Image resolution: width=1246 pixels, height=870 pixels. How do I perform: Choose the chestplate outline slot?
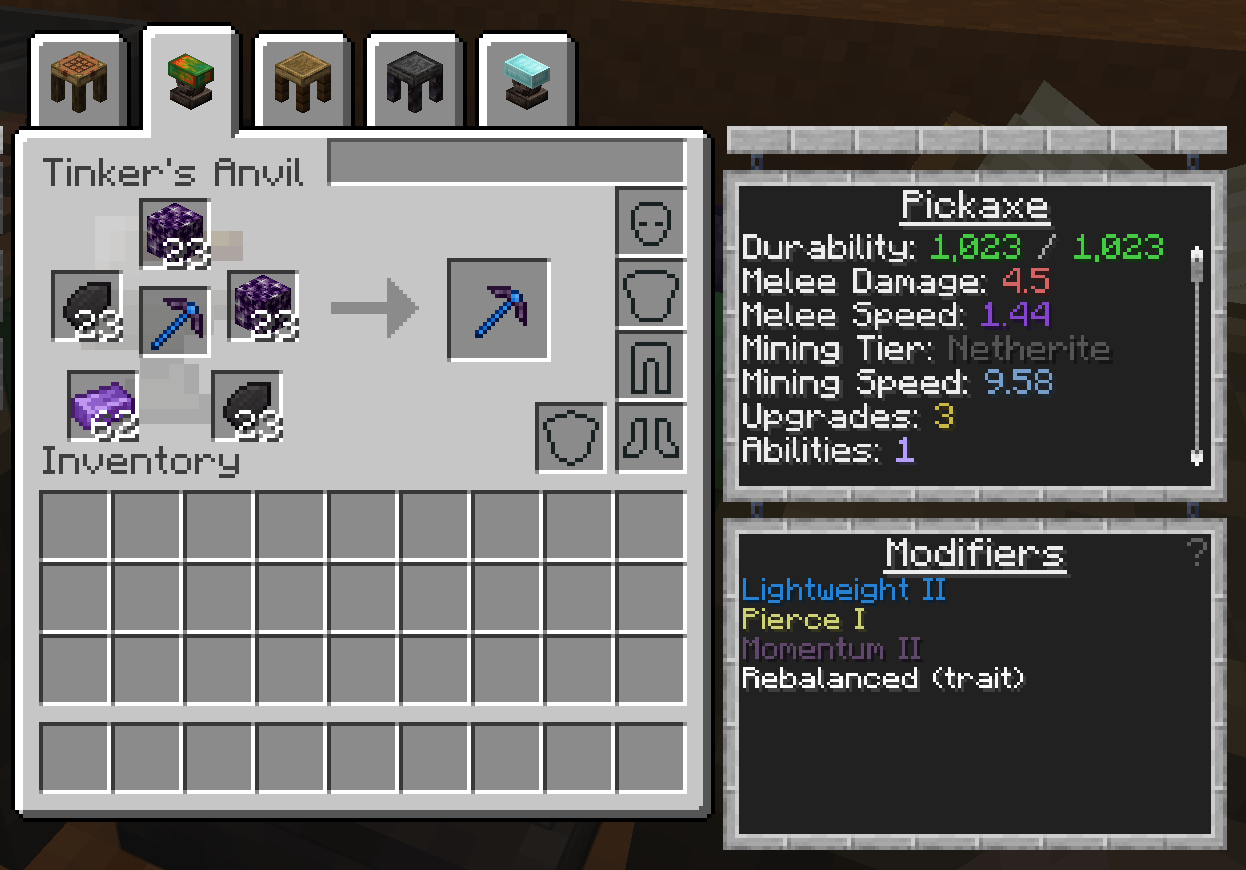tap(651, 294)
